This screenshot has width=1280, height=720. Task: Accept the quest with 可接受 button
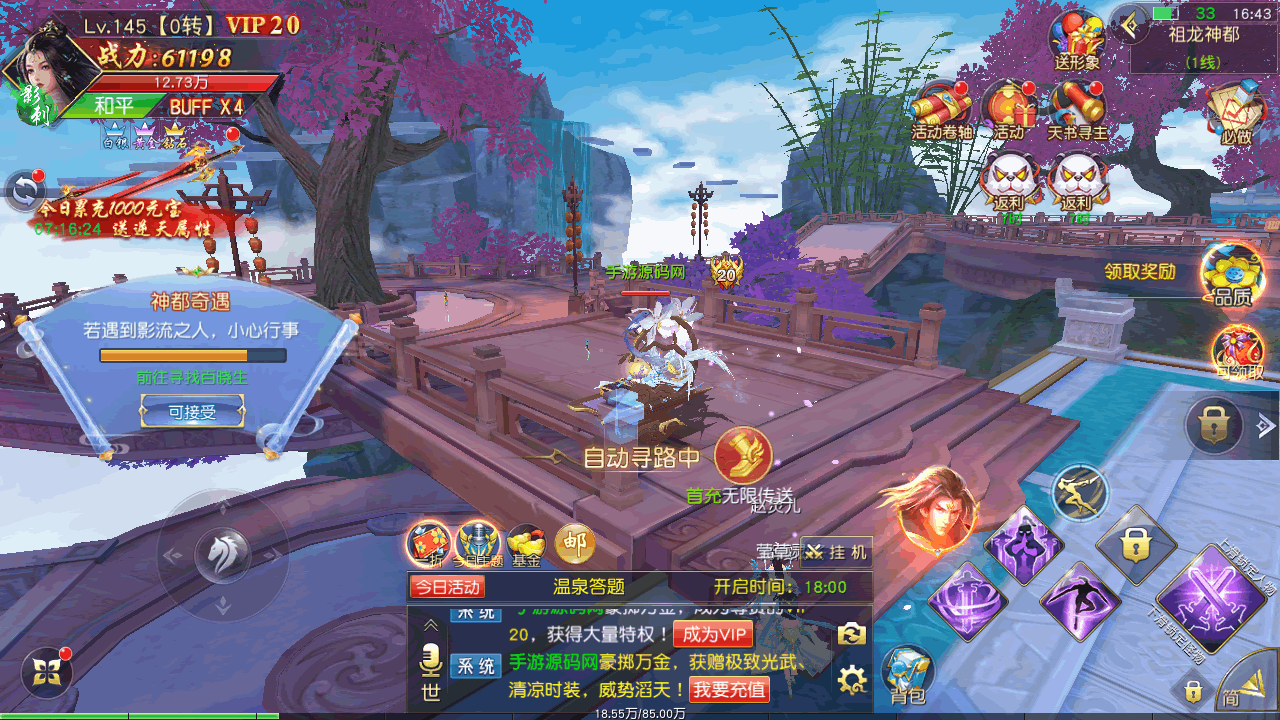(192, 411)
